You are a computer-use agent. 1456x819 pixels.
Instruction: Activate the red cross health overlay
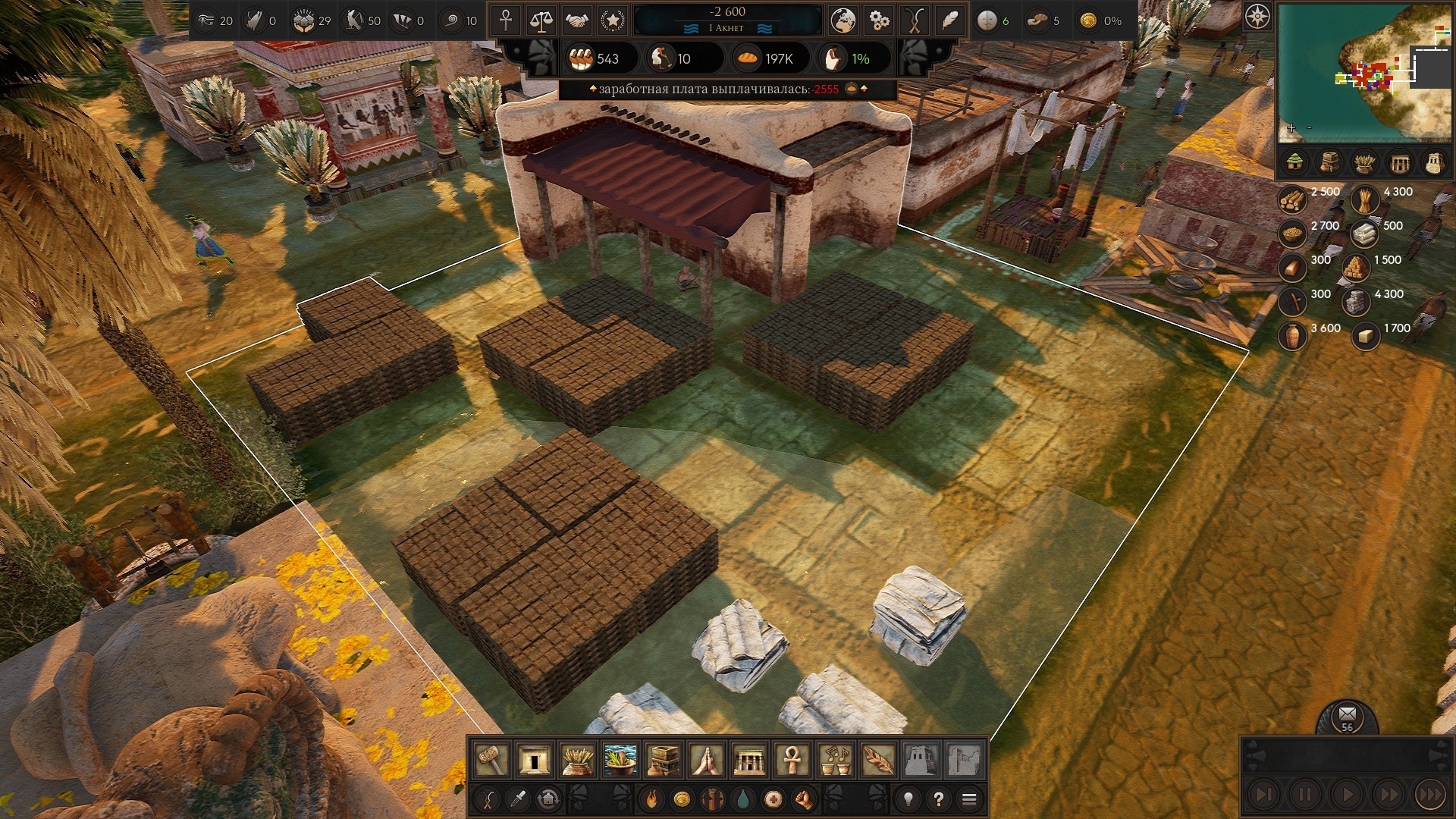pyautogui.click(x=773, y=799)
